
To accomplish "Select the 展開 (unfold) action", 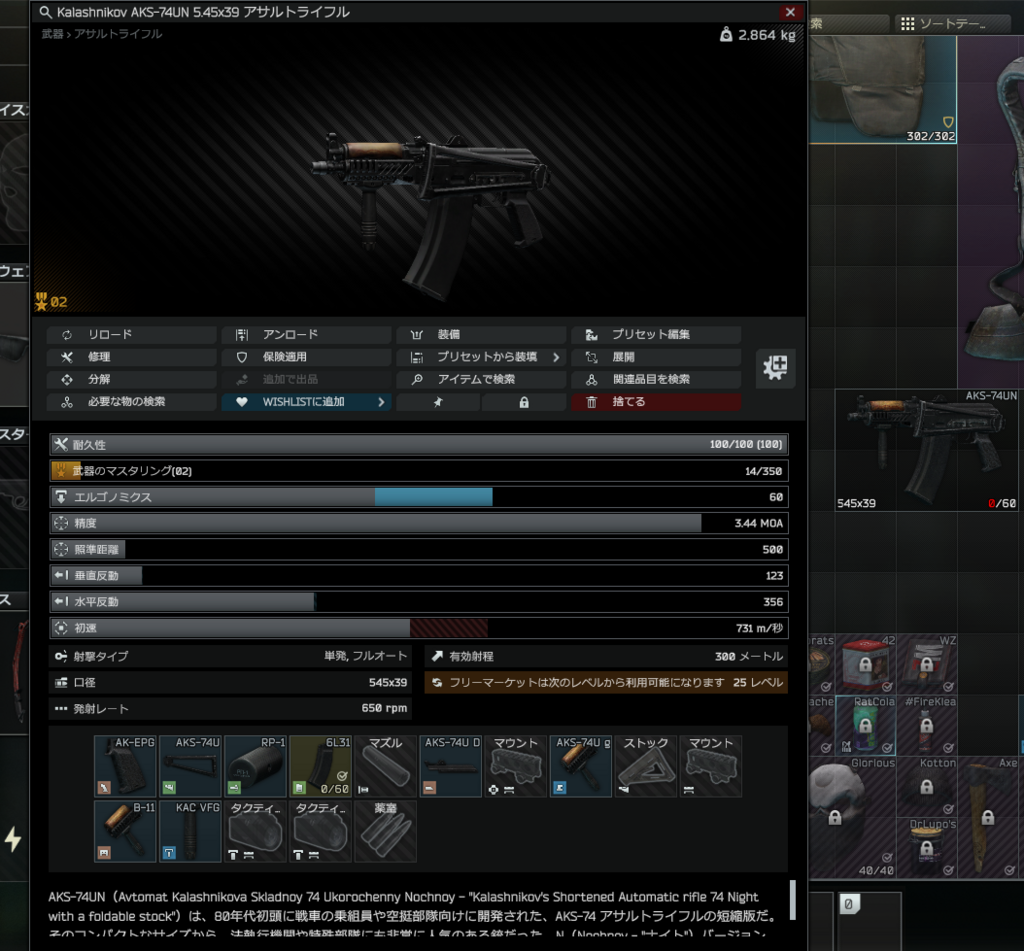I will click(655, 357).
